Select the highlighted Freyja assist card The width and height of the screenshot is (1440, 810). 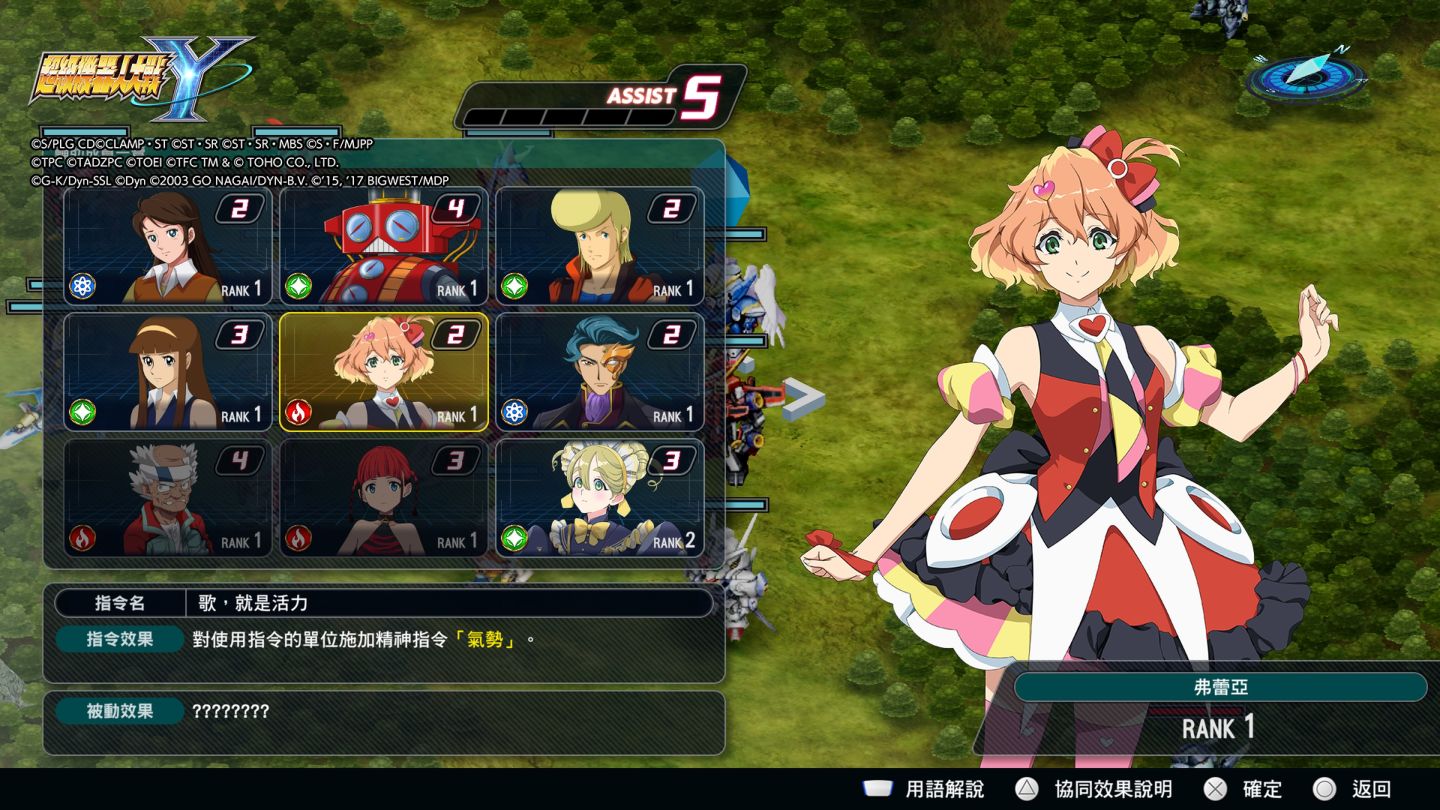click(x=384, y=372)
